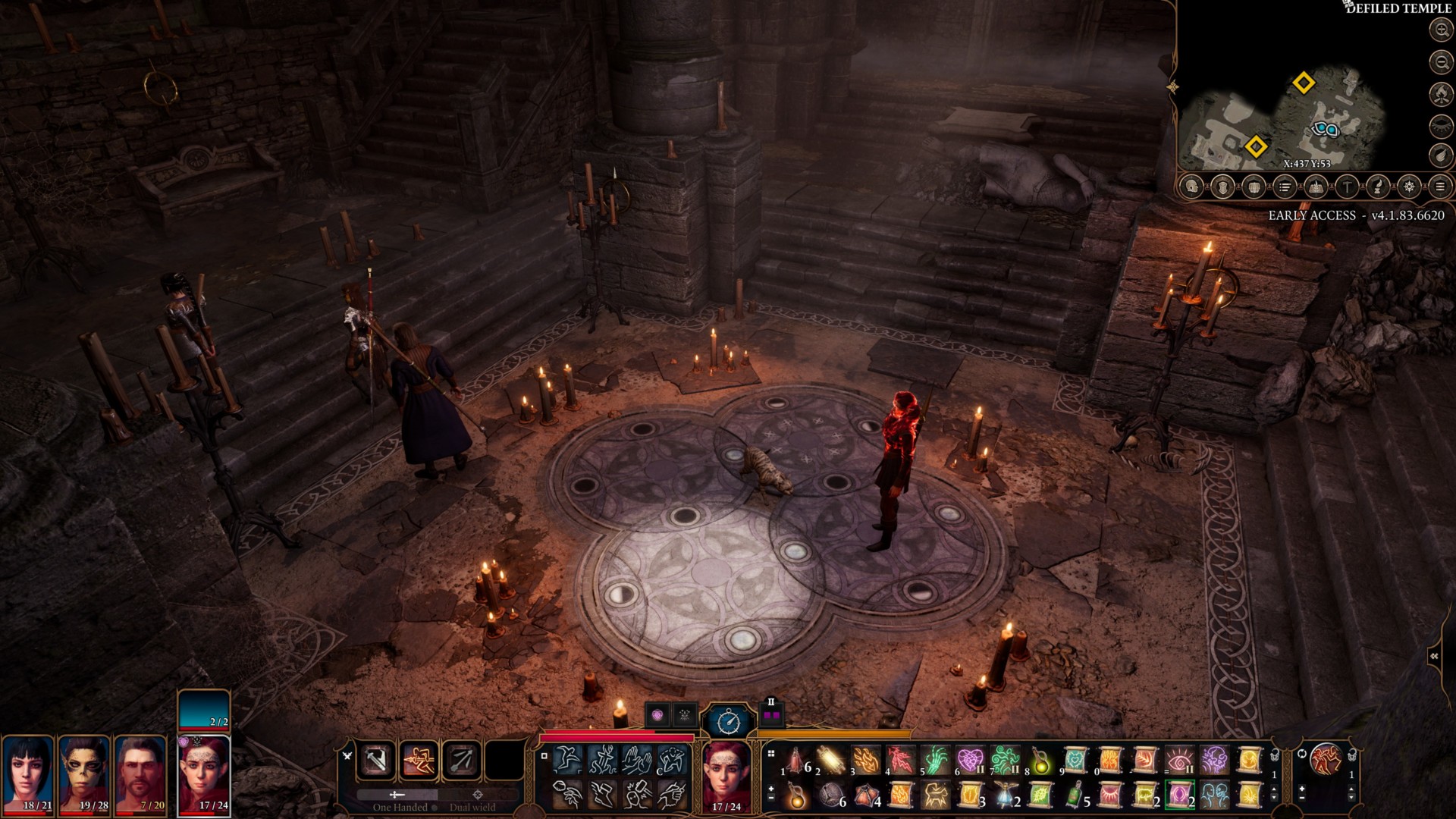Zoom in on the minimap
Image resolution: width=1456 pixels, height=819 pixels.
pyautogui.click(x=1440, y=30)
